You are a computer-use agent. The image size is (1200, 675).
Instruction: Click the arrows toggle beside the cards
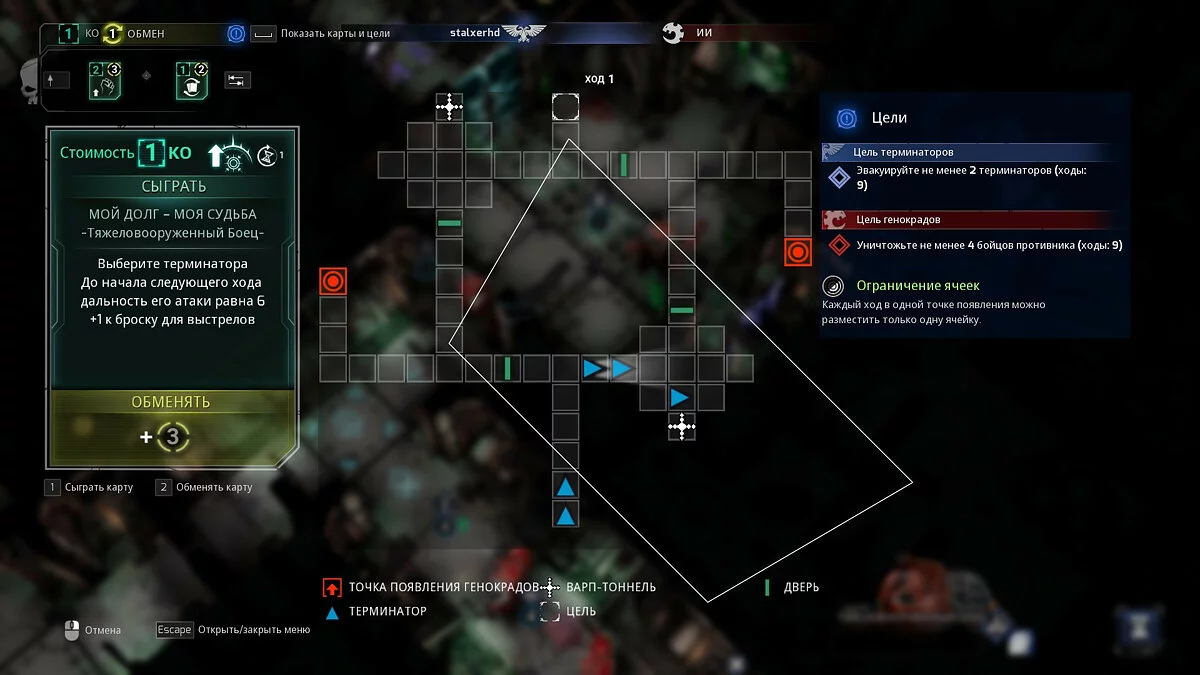coord(237,80)
